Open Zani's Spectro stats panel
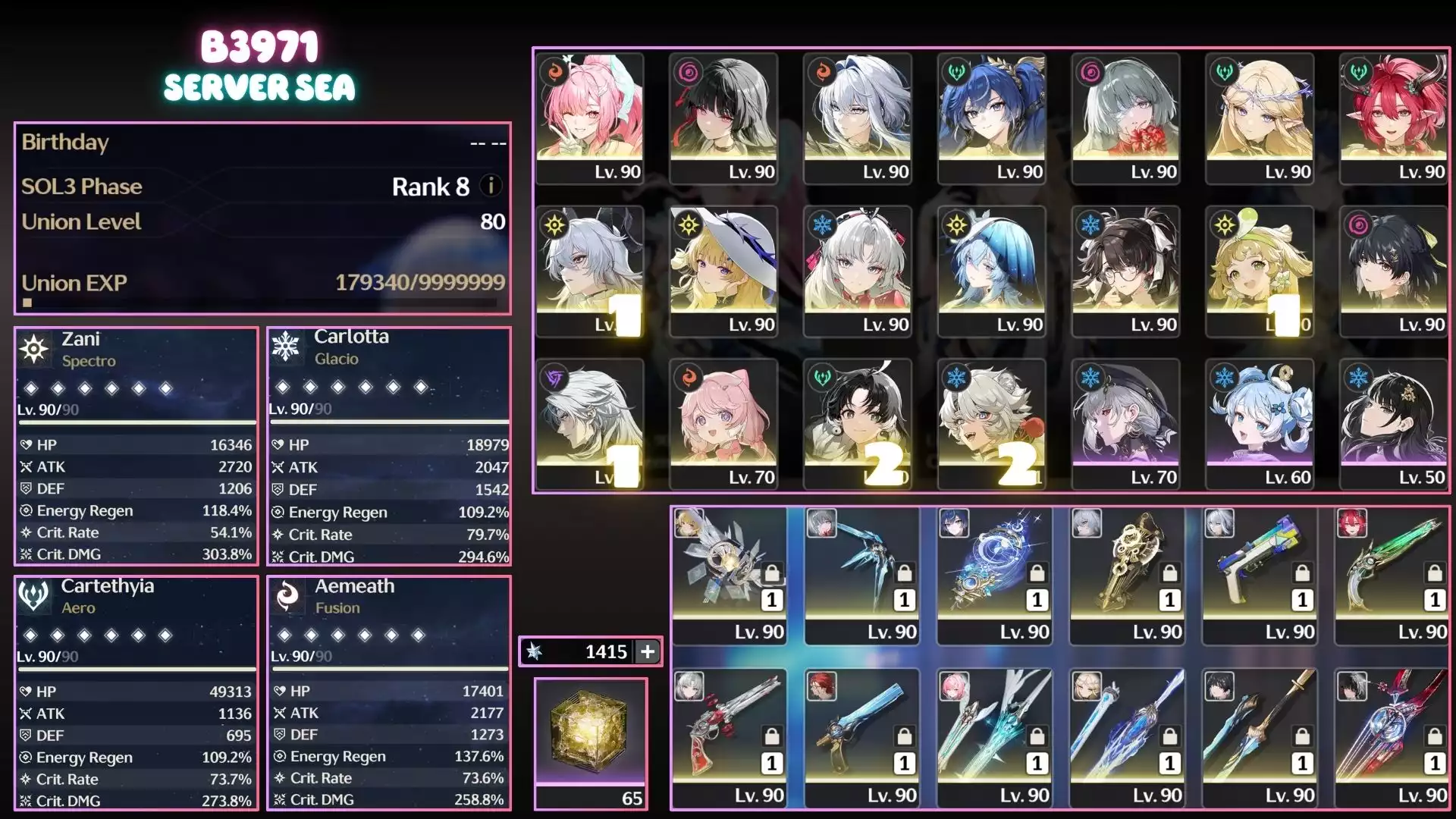Viewport: 1456px width, 819px height. click(x=136, y=446)
